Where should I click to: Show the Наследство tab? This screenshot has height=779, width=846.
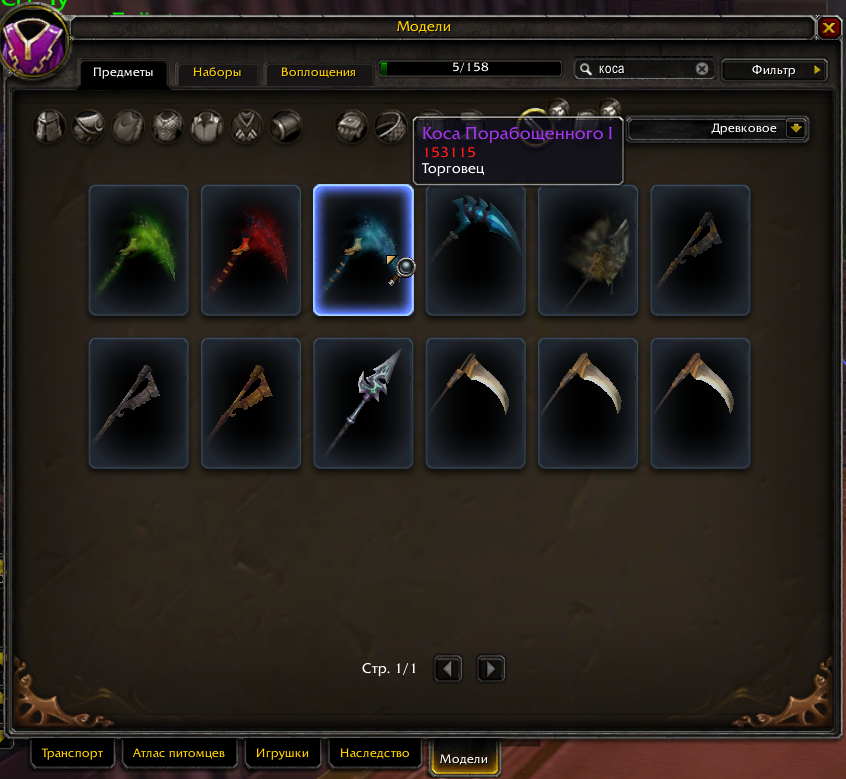[x=375, y=753]
